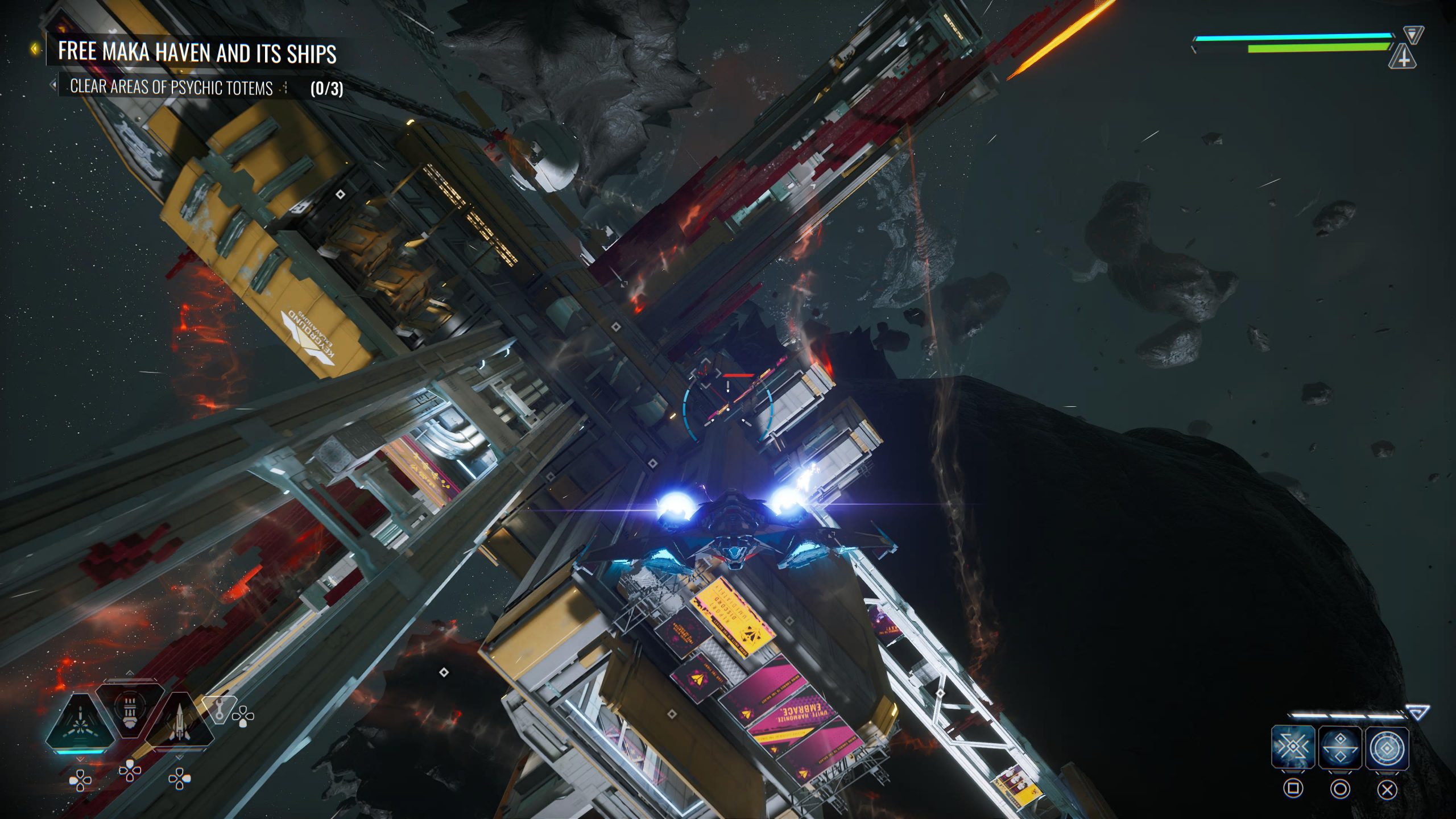Screen dimensions: 1456x819
Task: Choose the rocket pod weapon slot
Action: 130,710
